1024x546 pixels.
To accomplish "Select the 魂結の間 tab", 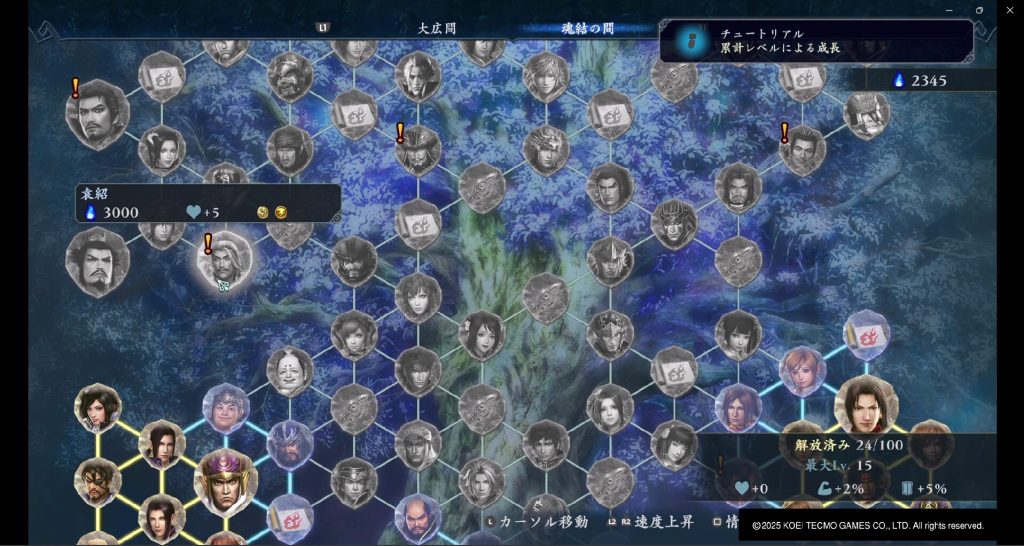I will point(588,28).
